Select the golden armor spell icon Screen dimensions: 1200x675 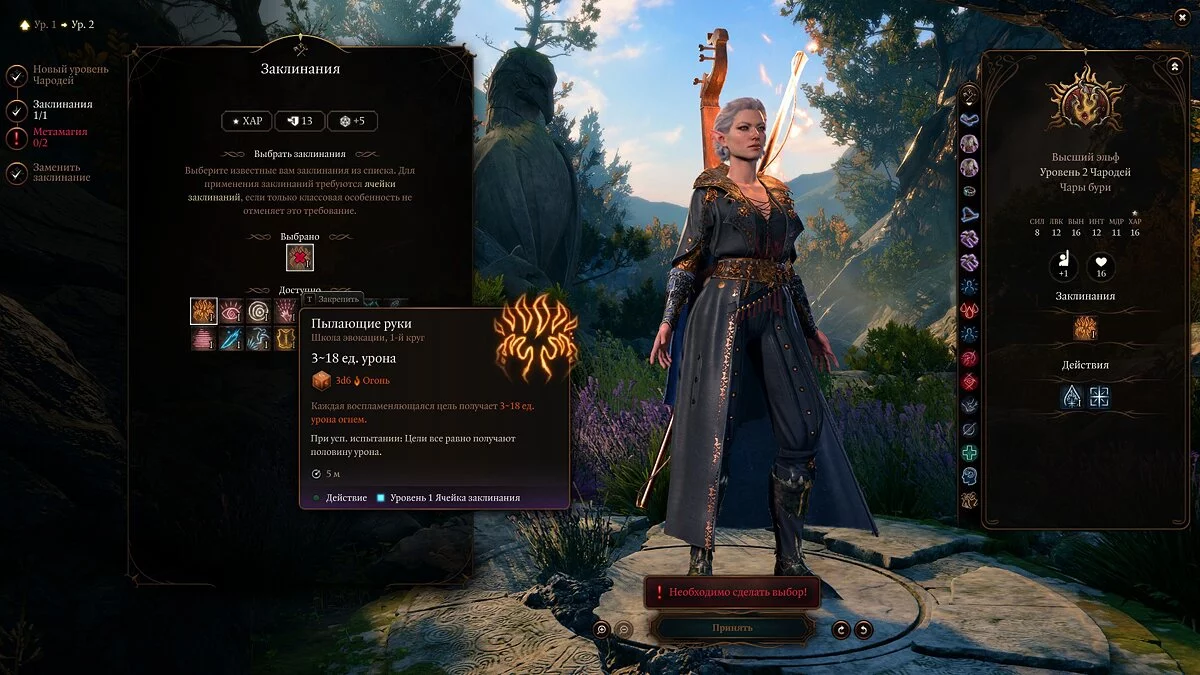coord(286,339)
